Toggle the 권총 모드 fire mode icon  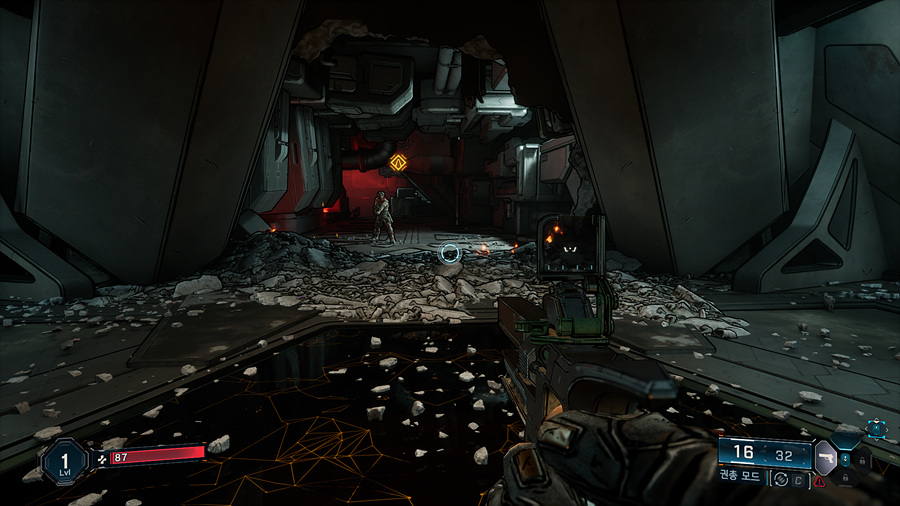tap(782, 479)
